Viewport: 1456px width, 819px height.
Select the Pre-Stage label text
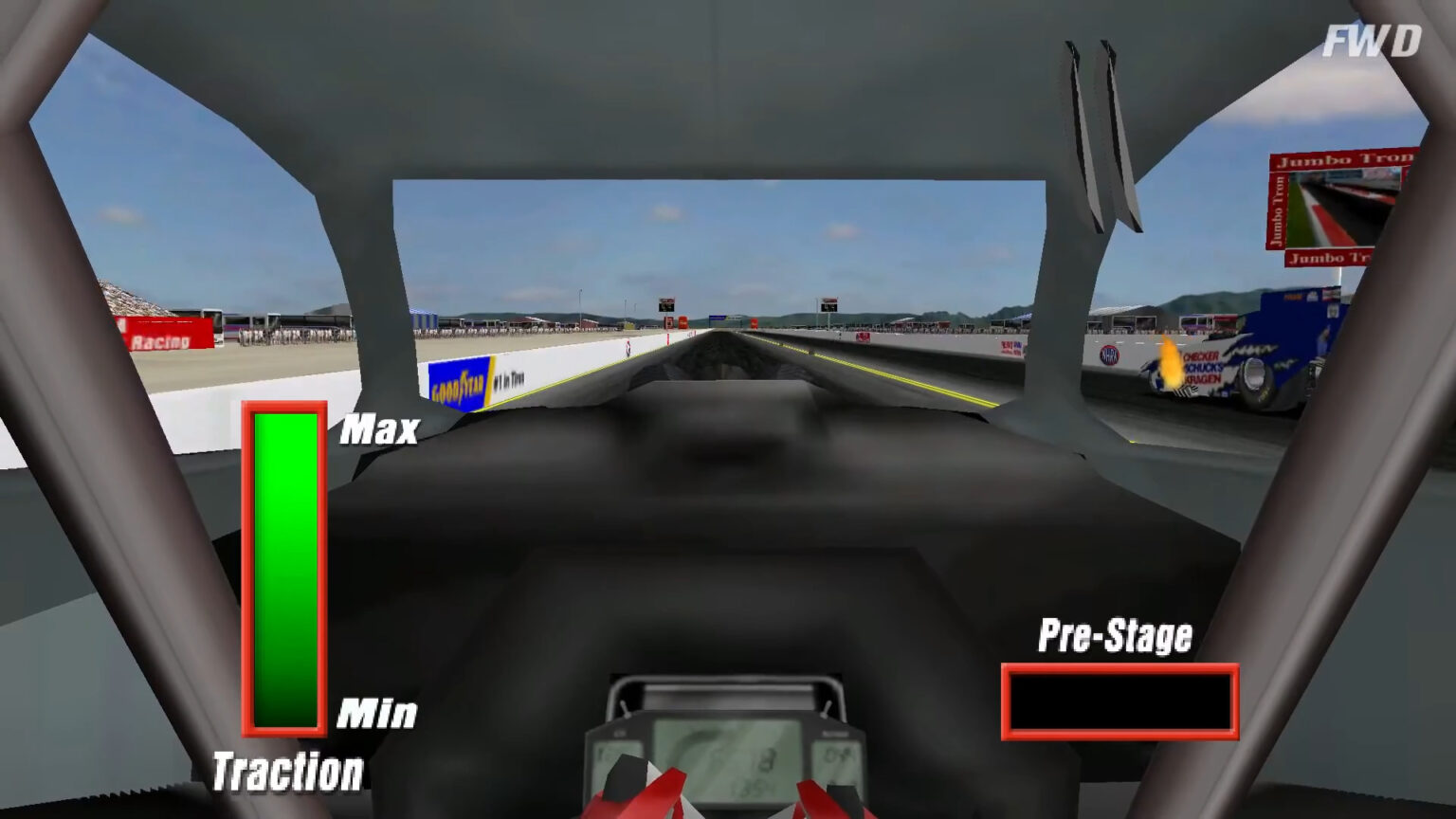pos(1115,635)
